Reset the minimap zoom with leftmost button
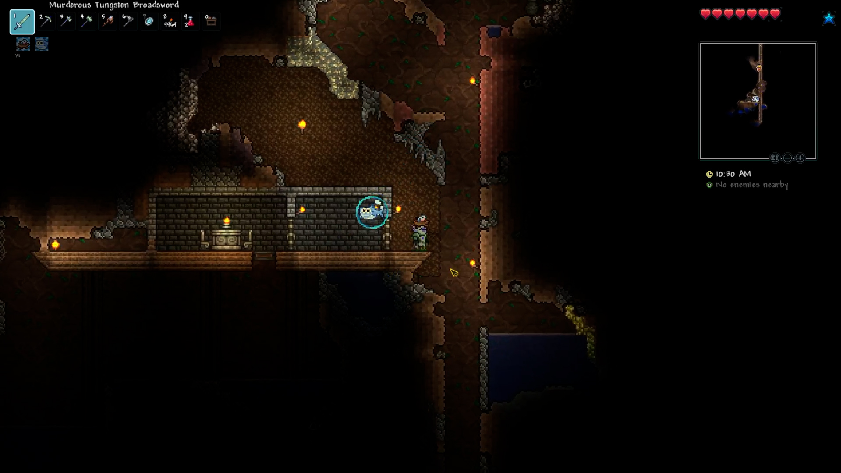Viewport: 841px width, 473px height. click(775, 158)
